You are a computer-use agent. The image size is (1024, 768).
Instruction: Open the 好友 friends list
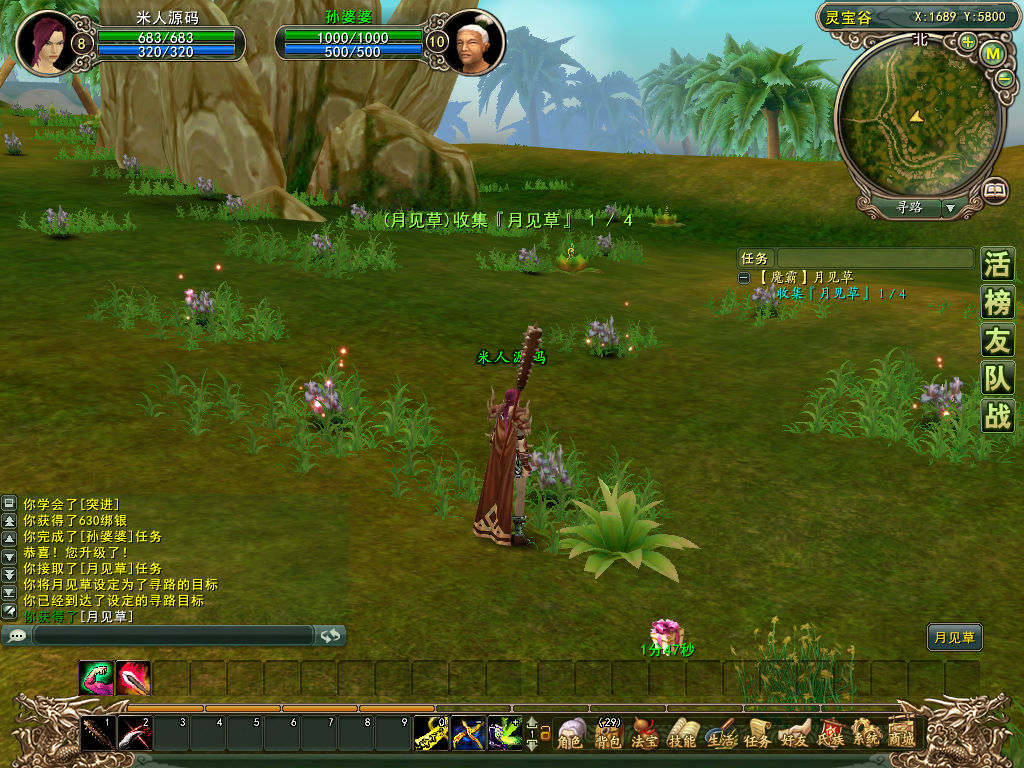[794, 735]
